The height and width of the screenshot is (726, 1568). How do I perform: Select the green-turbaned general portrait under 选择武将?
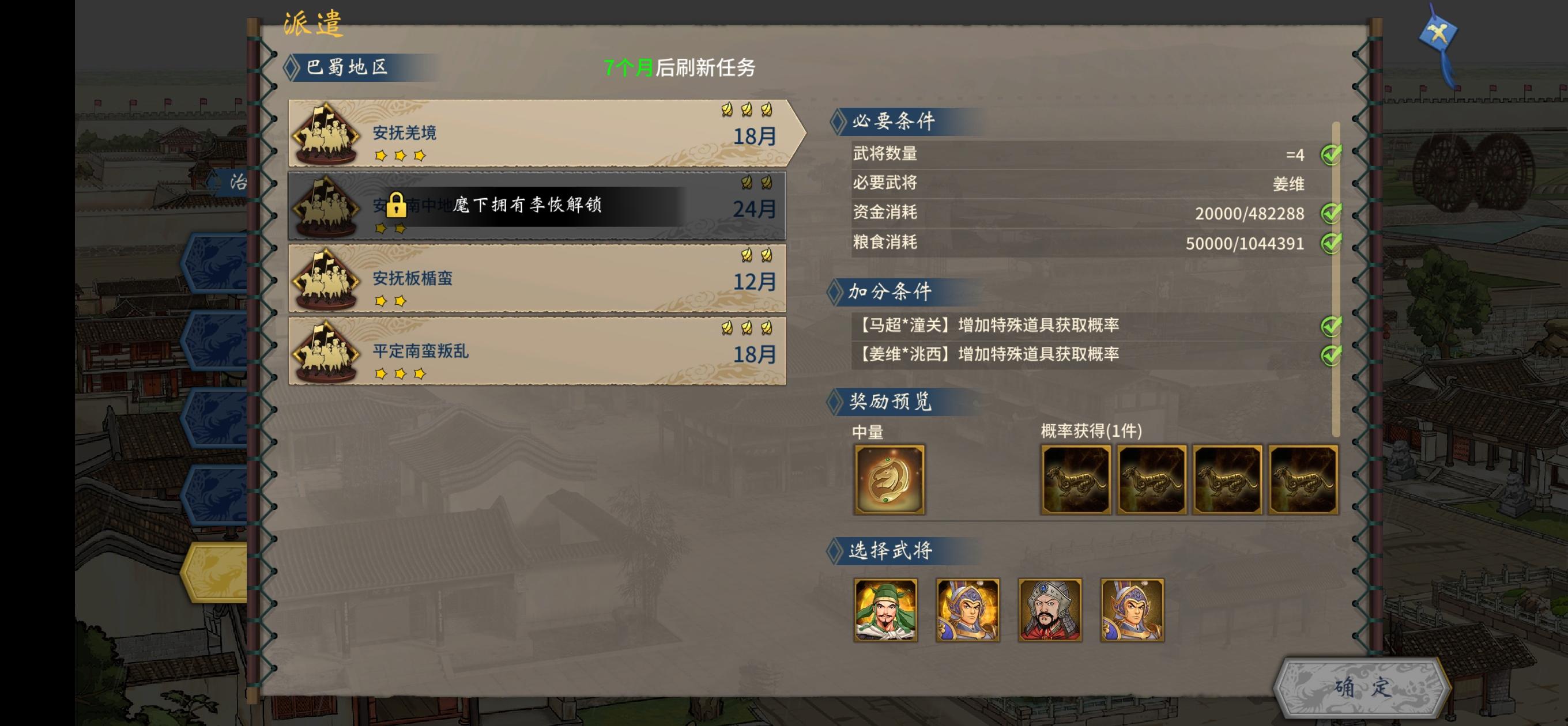tap(885, 610)
